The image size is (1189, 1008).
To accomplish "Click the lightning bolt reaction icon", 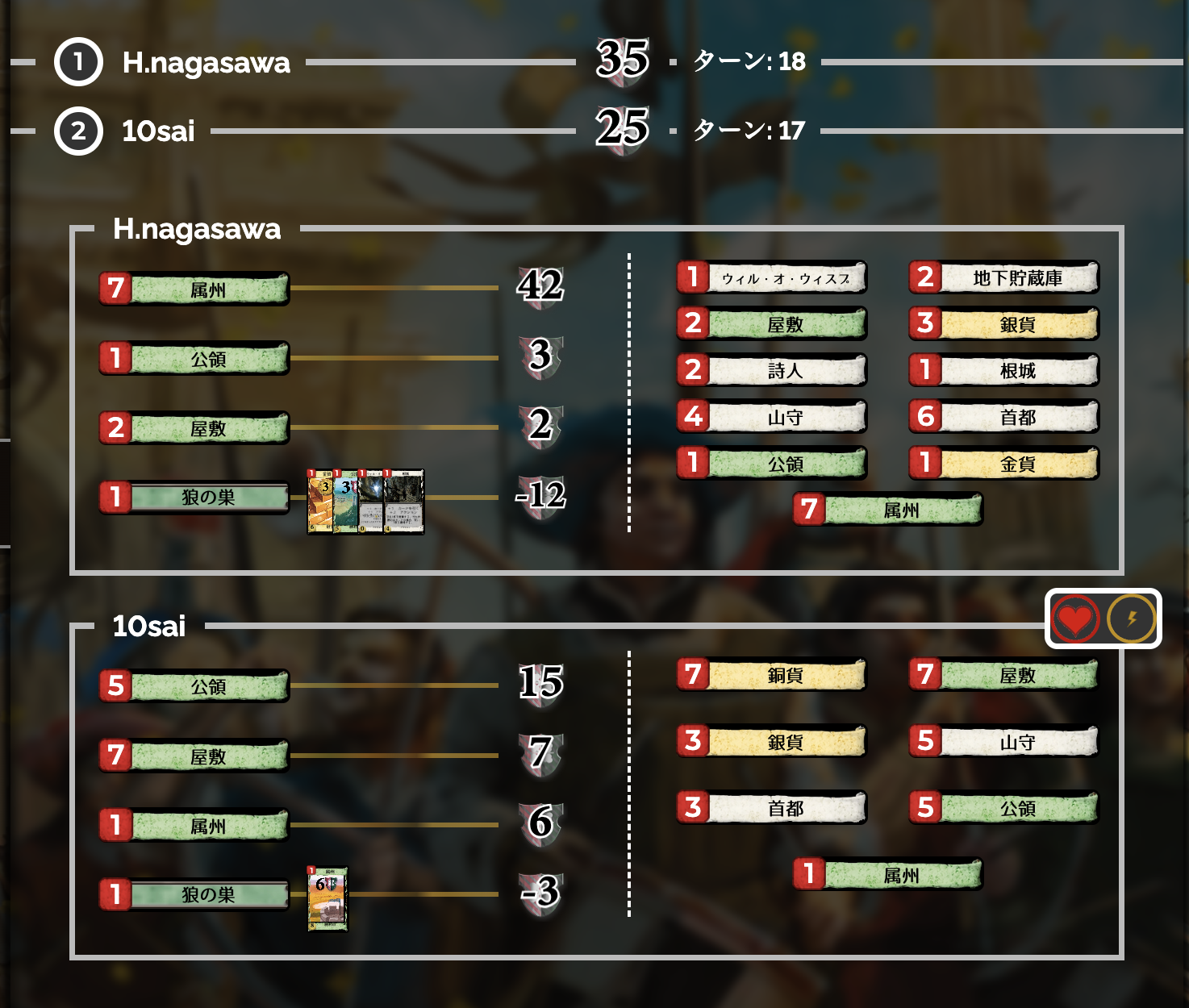I will [1131, 619].
